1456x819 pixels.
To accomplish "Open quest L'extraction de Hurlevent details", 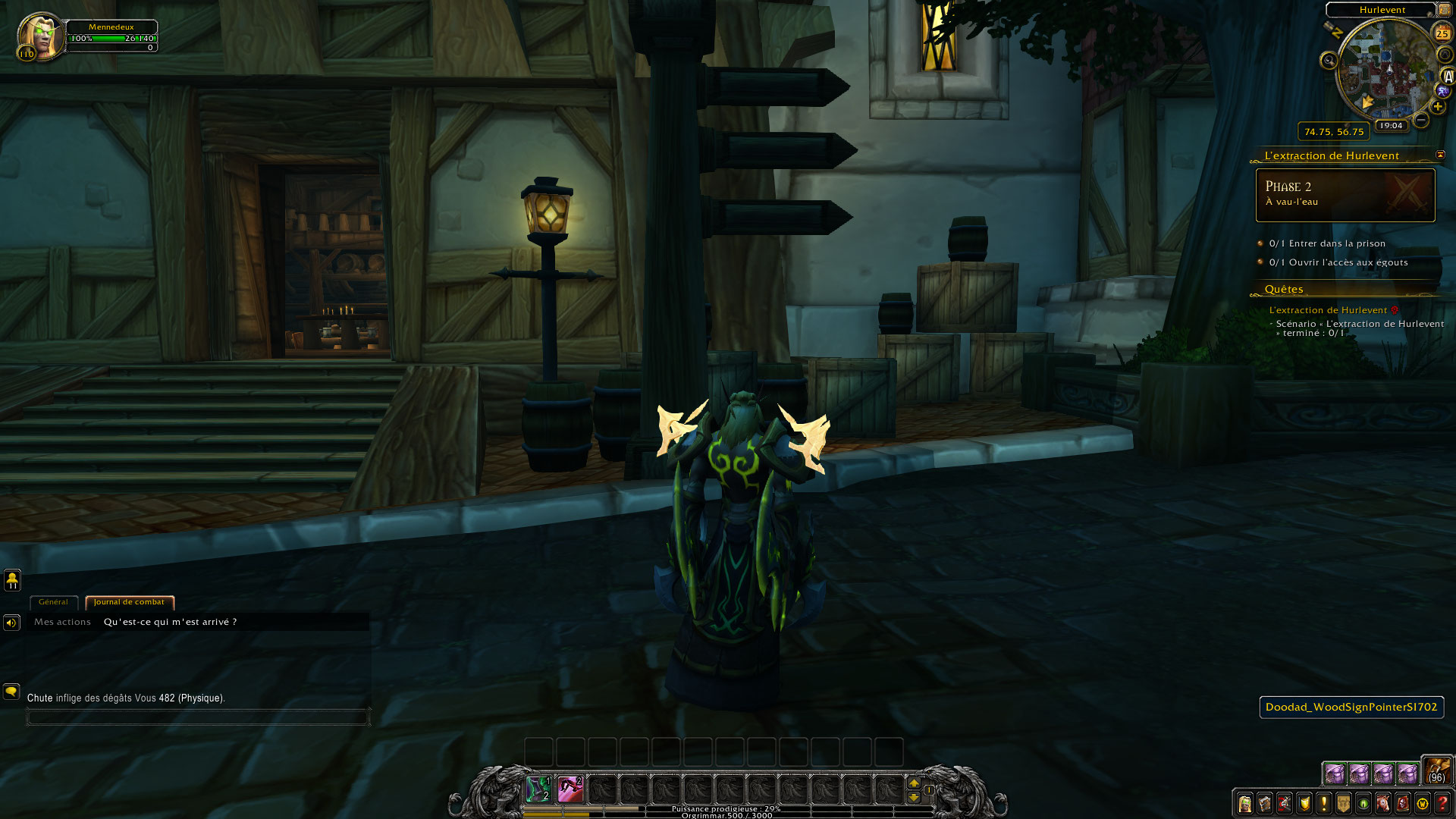I will coord(1328,309).
